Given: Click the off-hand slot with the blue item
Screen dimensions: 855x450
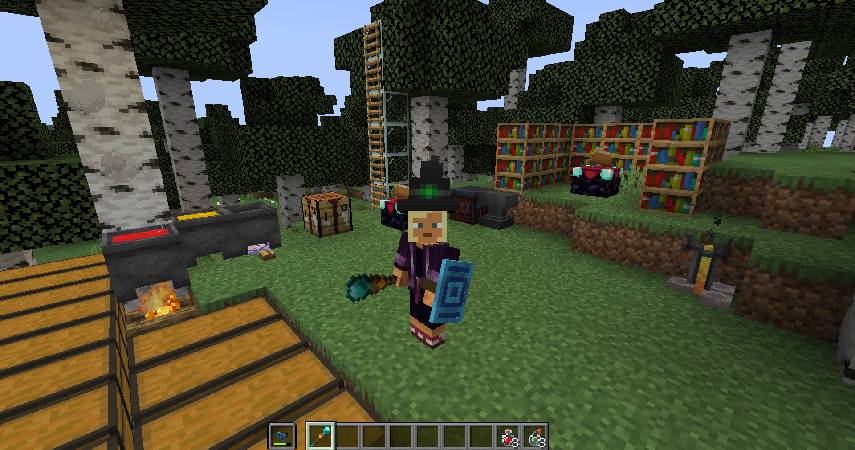Looking at the screenshot, I should click(x=282, y=436).
